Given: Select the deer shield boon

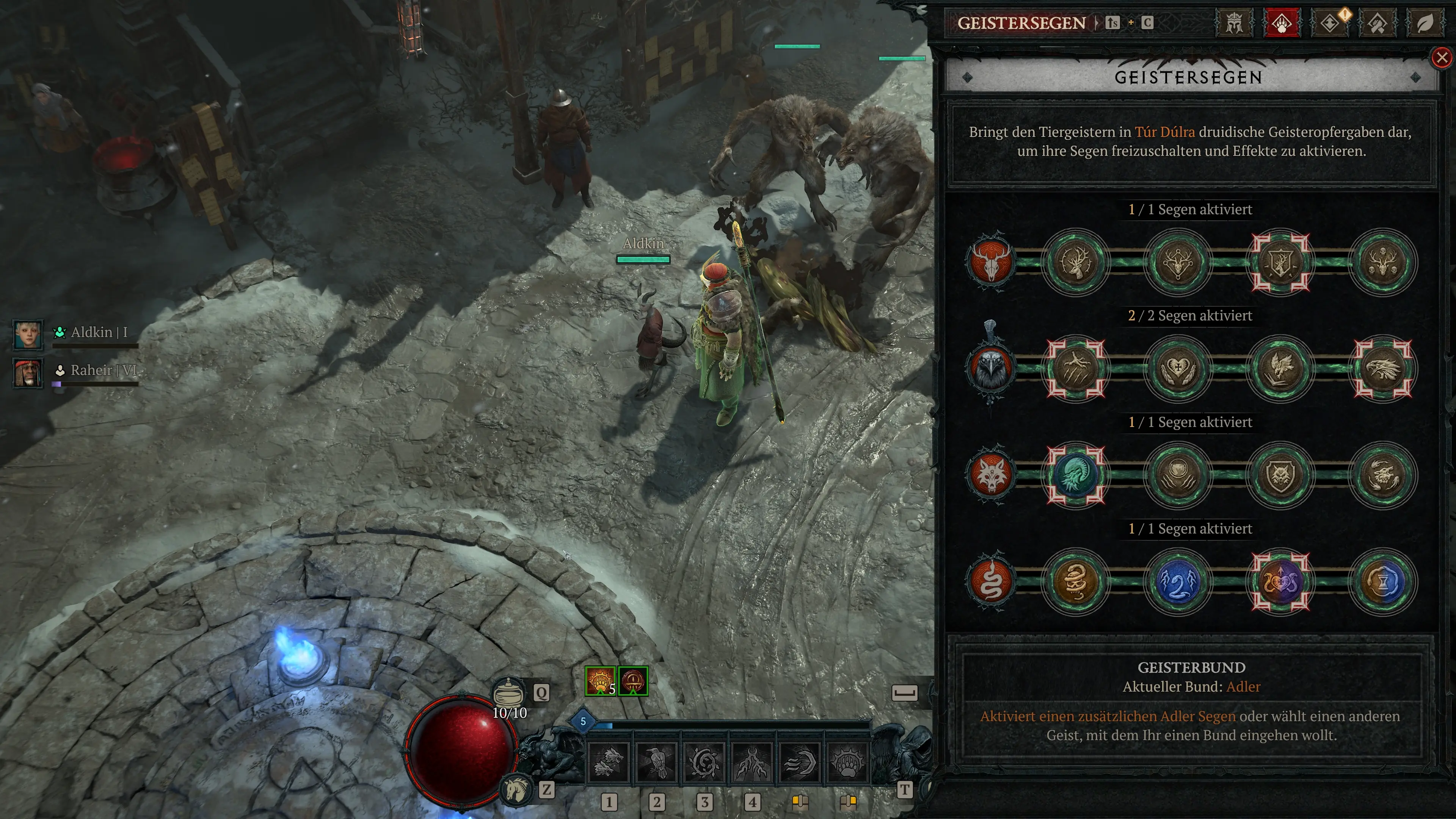Looking at the screenshot, I should (x=1281, y=262).
